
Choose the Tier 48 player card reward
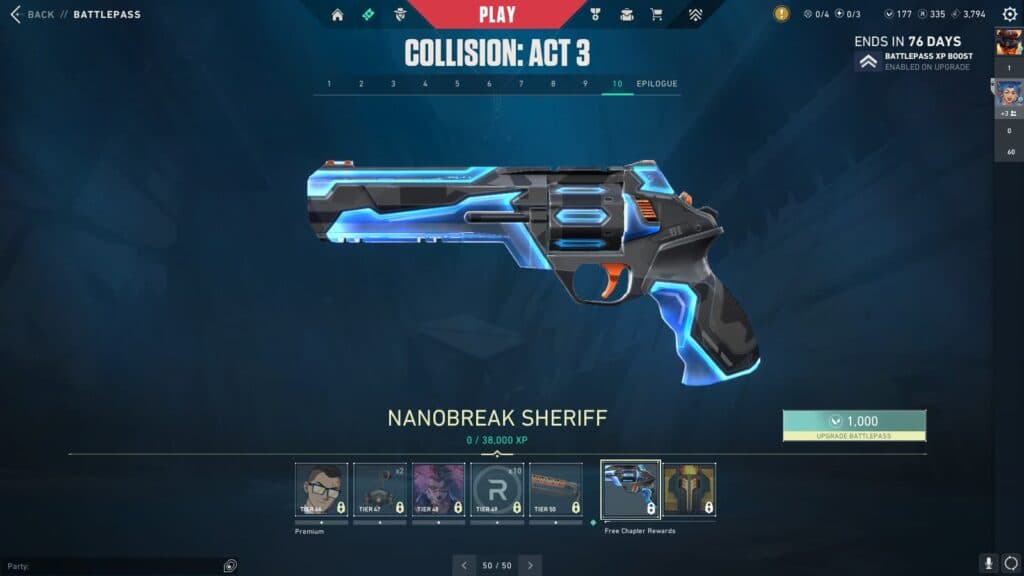(x=439, y=489)
